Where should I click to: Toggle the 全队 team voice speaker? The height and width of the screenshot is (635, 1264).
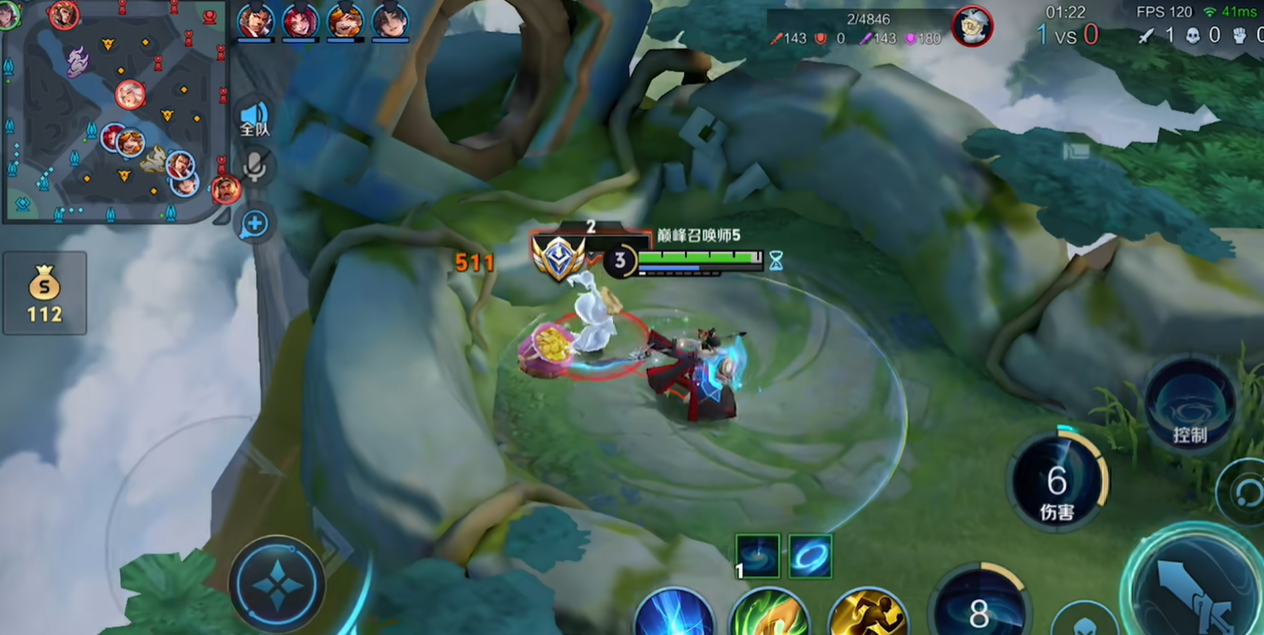tap(255, 118)
